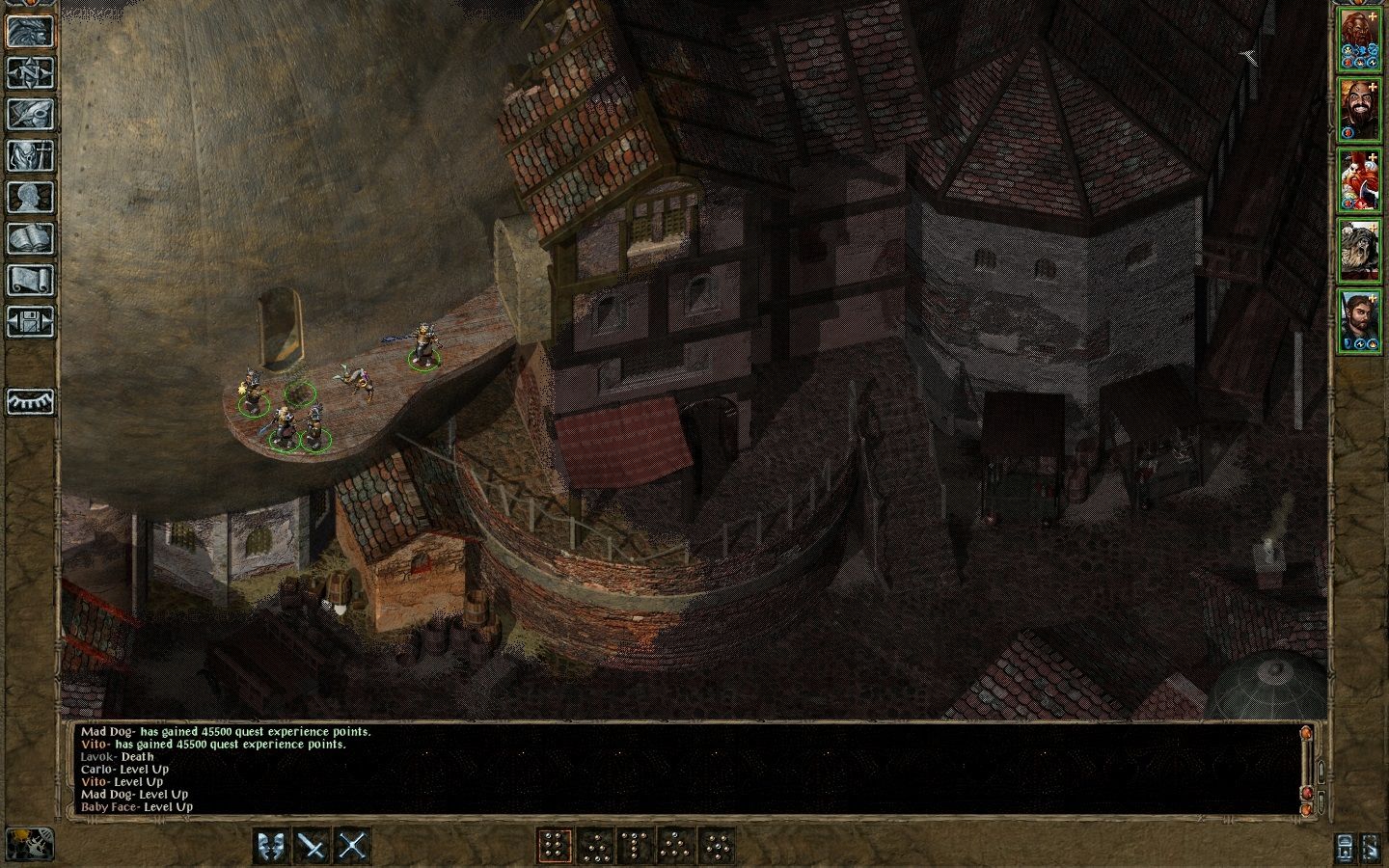
Task: Click the crossed swords button on the action bar
Action: tap(354, 846)
